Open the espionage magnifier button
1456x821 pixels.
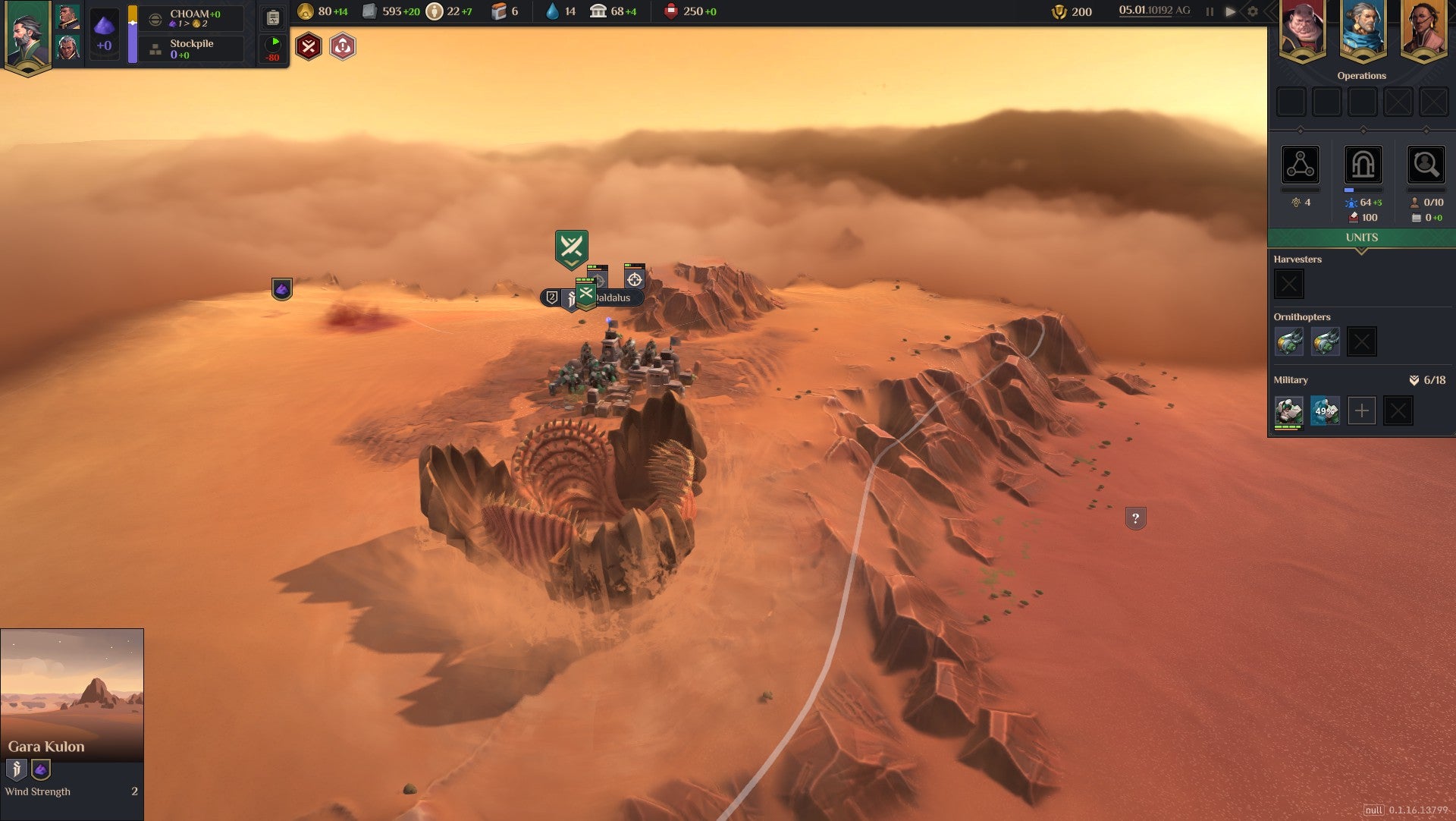[1426, 165]
